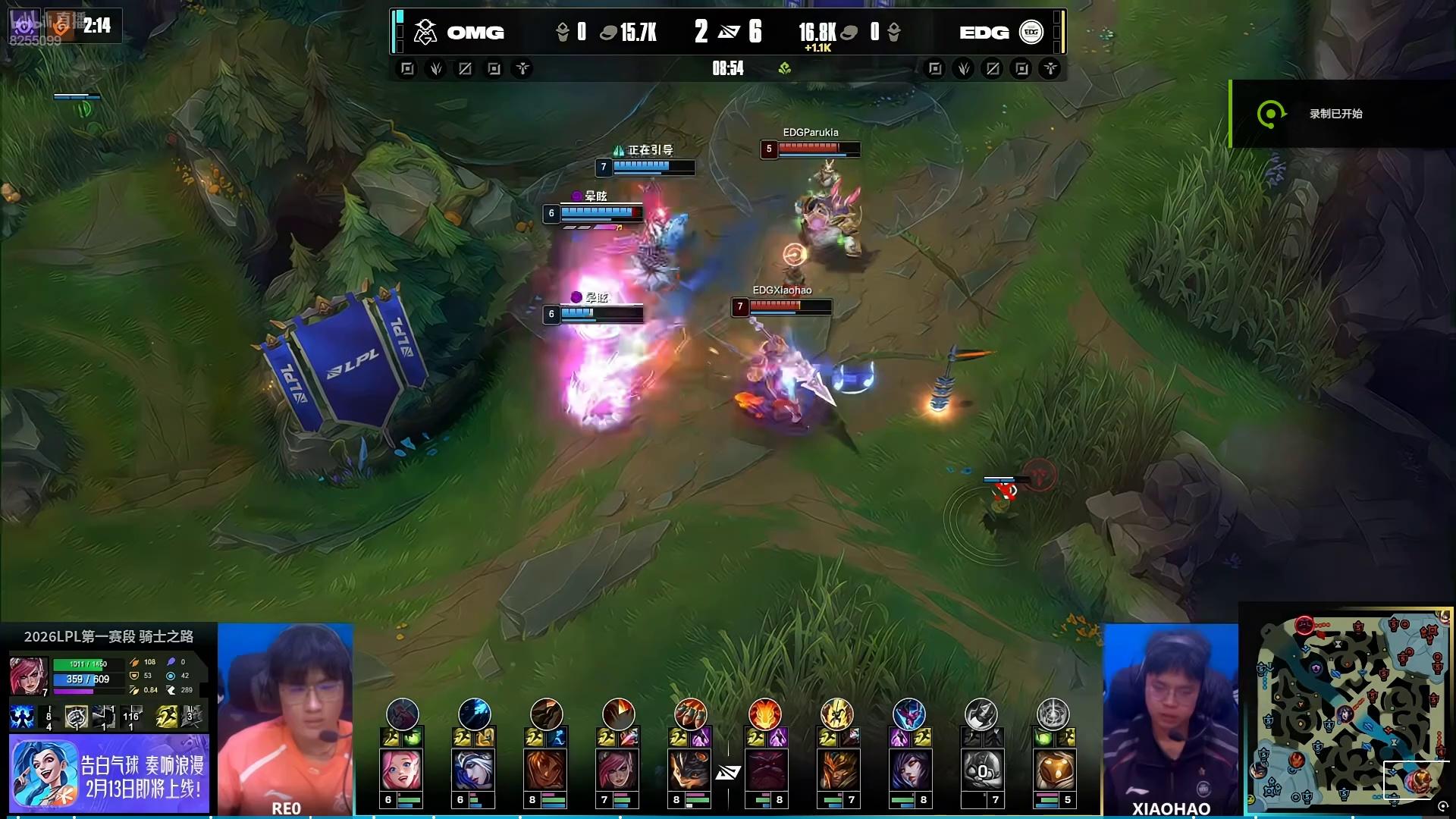Click Vi's large portrait in the stats panel

28,675
